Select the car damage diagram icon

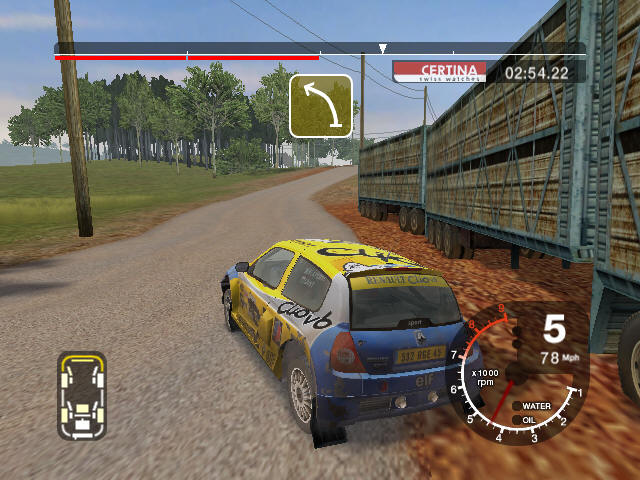coord(82,395)
